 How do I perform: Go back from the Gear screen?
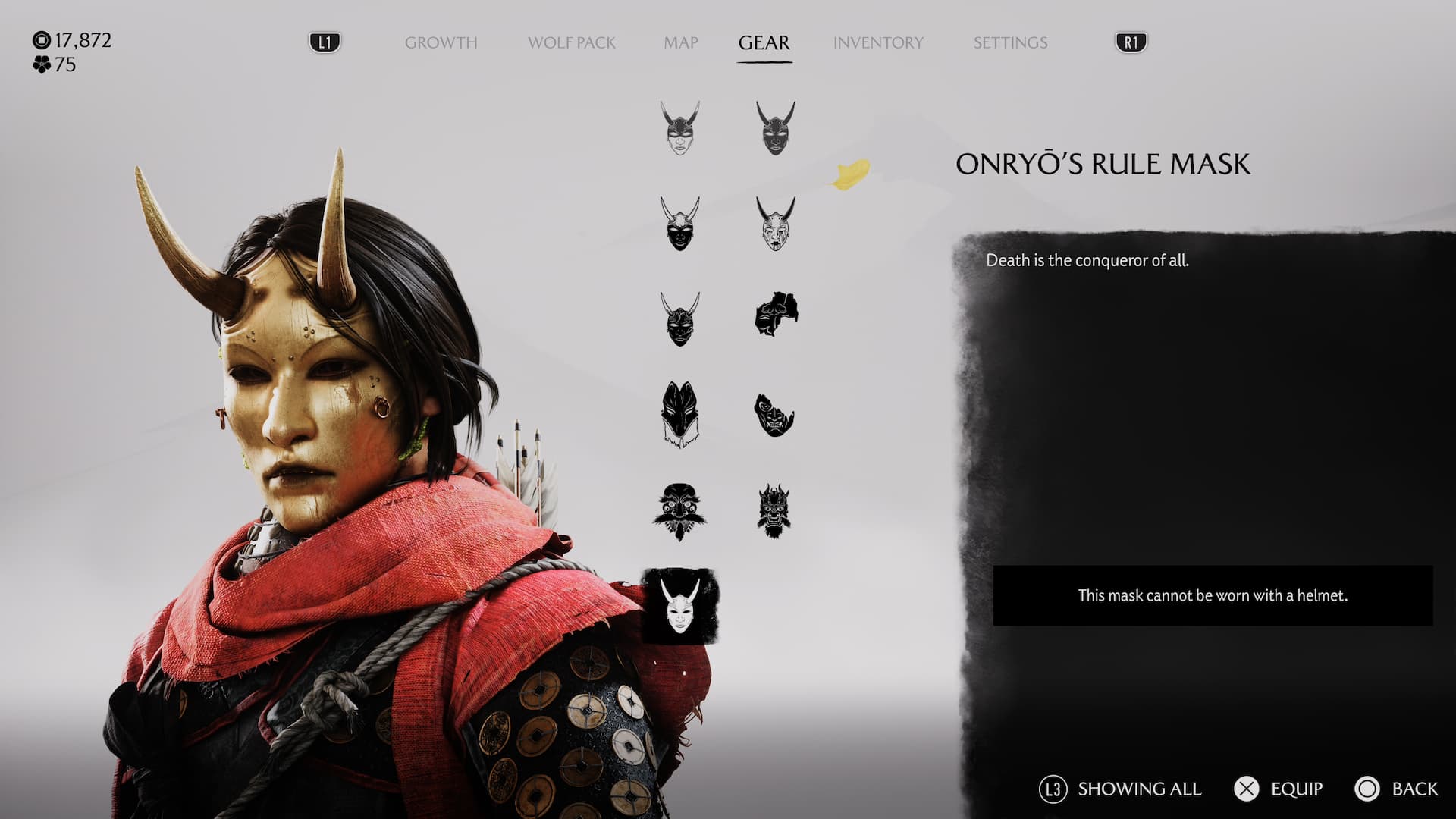click(x=1396, y=789)
